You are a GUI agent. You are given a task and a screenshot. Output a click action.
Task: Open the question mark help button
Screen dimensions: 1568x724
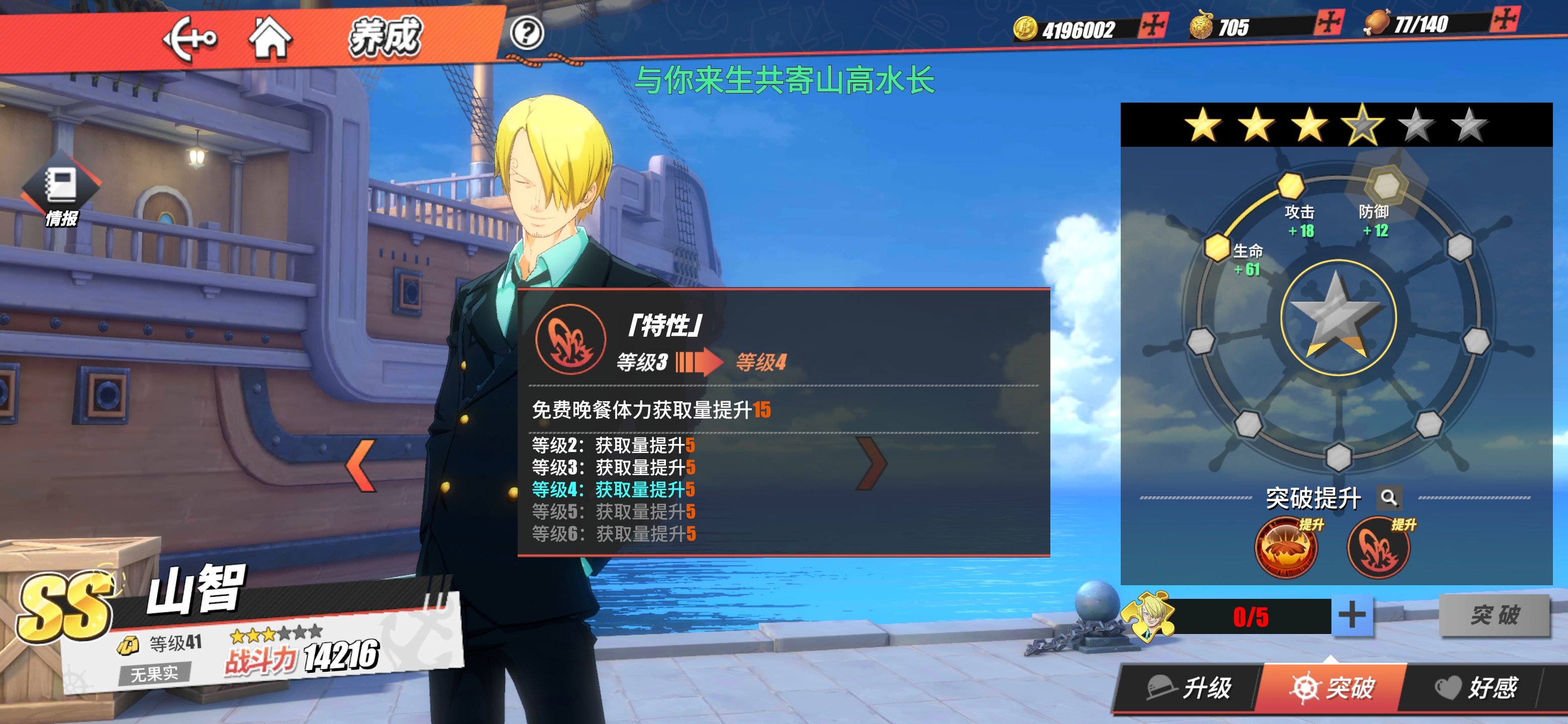527,33
